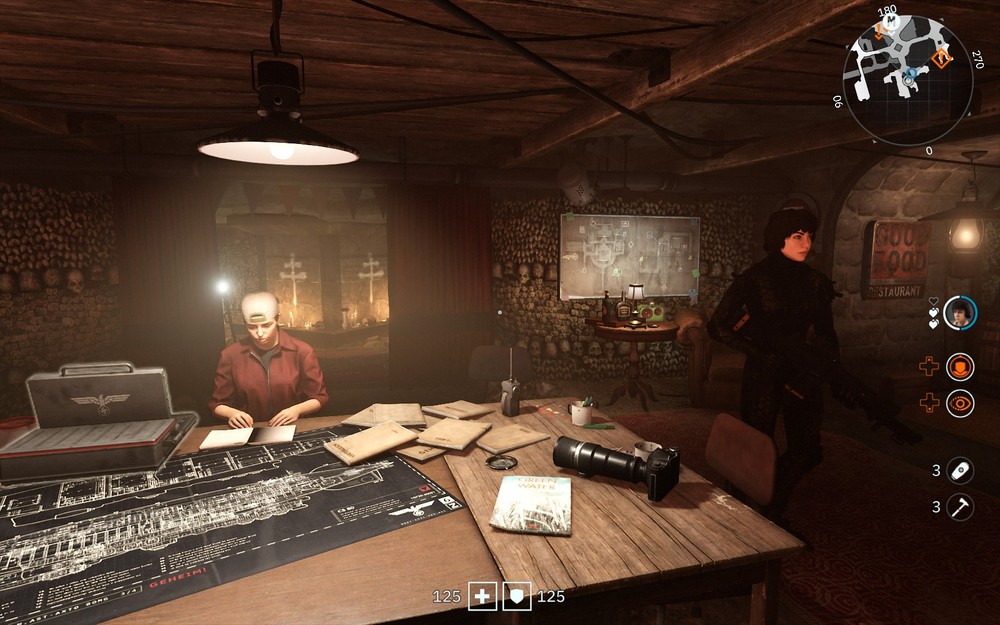Activate the eye pep signal icon
Viewport: 1000px width, 625px height.
[960, 403]
